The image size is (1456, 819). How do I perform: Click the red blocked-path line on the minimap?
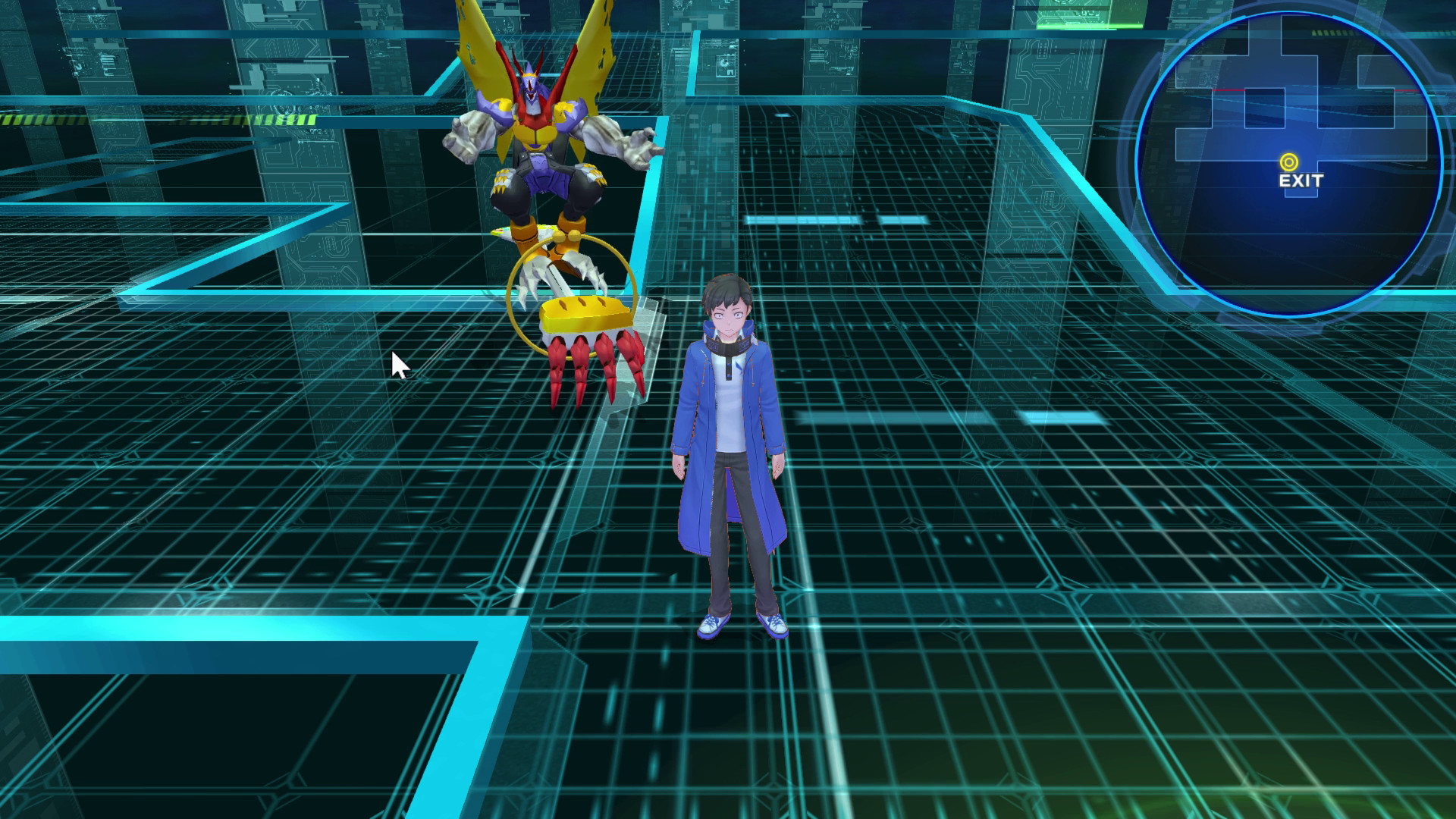coord(1228,90)
